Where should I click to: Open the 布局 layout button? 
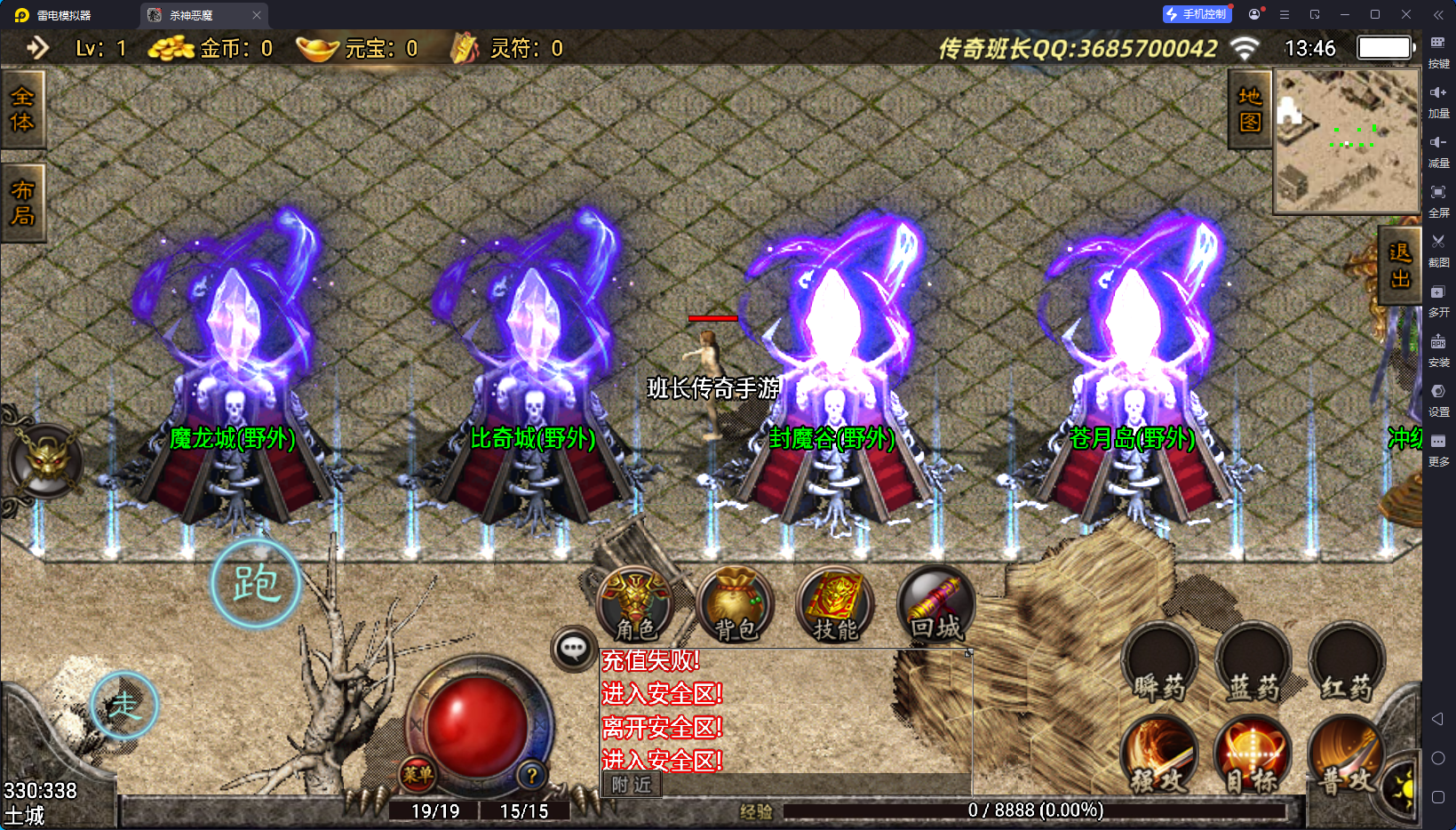coord(22,203)
